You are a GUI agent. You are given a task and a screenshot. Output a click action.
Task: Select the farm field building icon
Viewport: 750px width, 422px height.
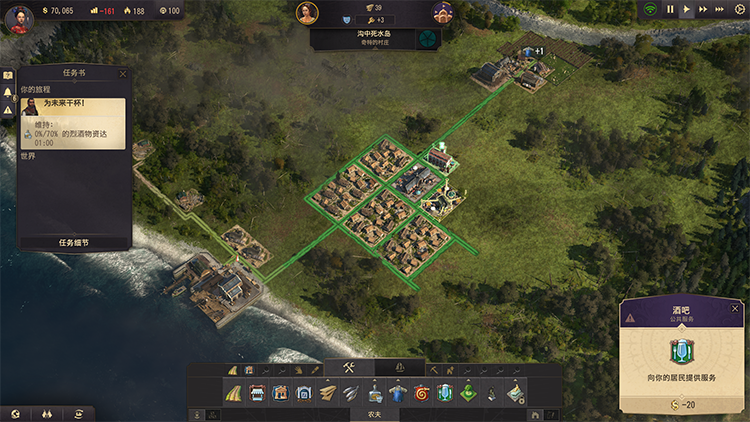tap(232, 393)
